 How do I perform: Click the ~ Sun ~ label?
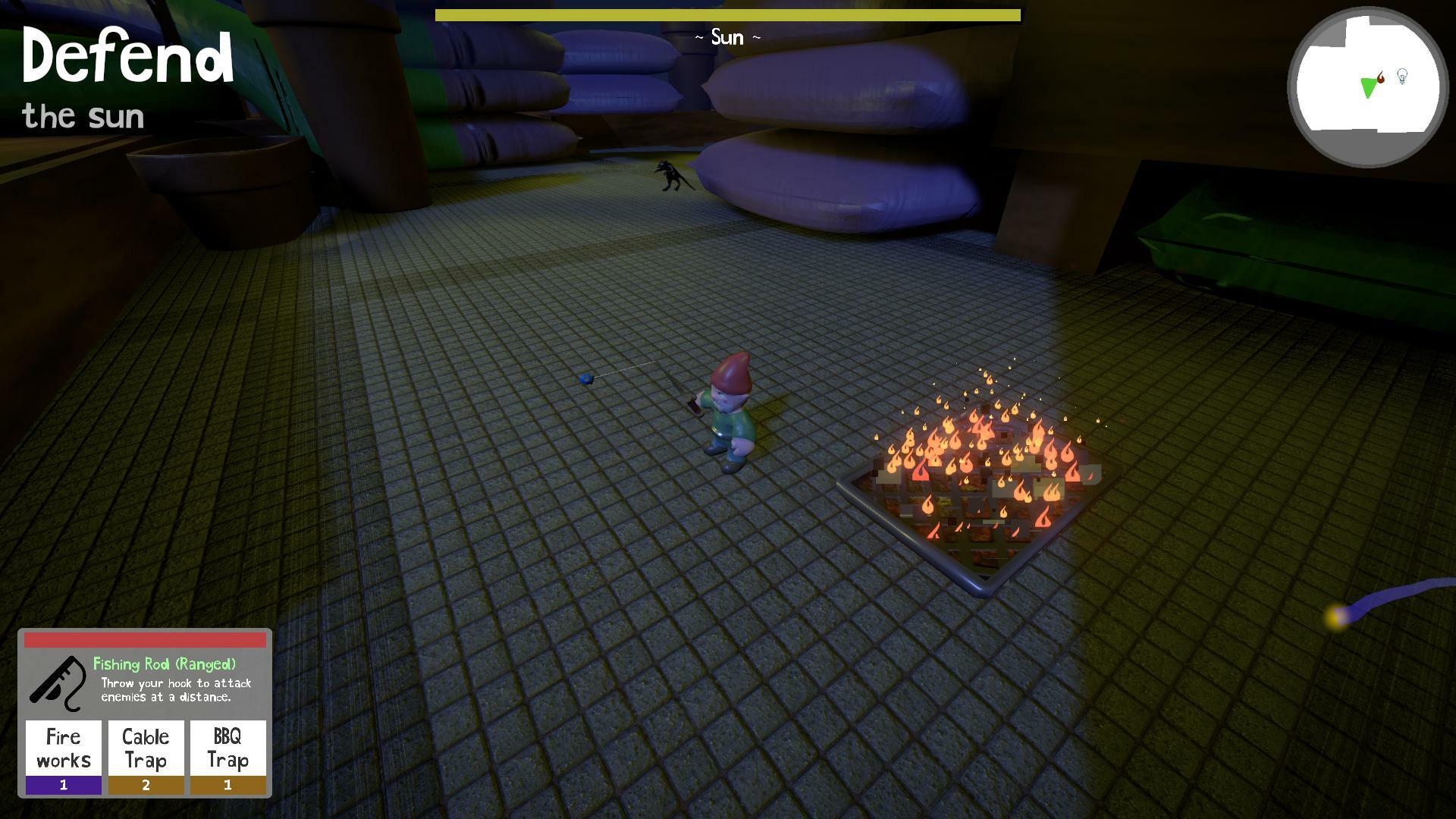pyautogui.click(x=726, y=37)
